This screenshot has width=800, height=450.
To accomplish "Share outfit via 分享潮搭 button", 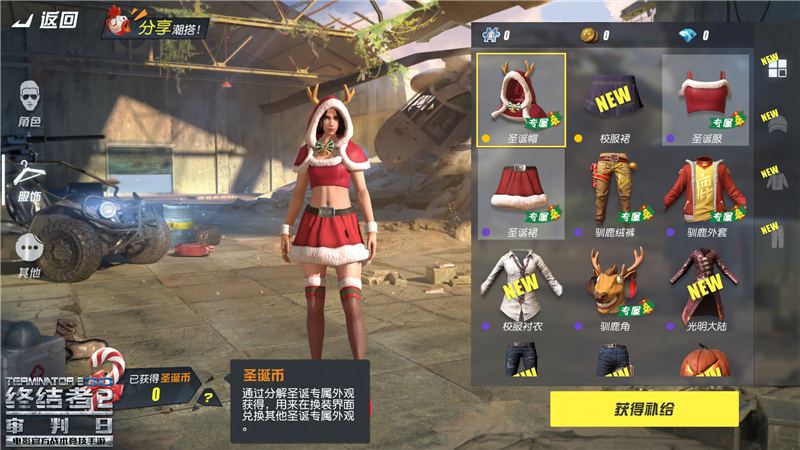I will click(158, 25).
